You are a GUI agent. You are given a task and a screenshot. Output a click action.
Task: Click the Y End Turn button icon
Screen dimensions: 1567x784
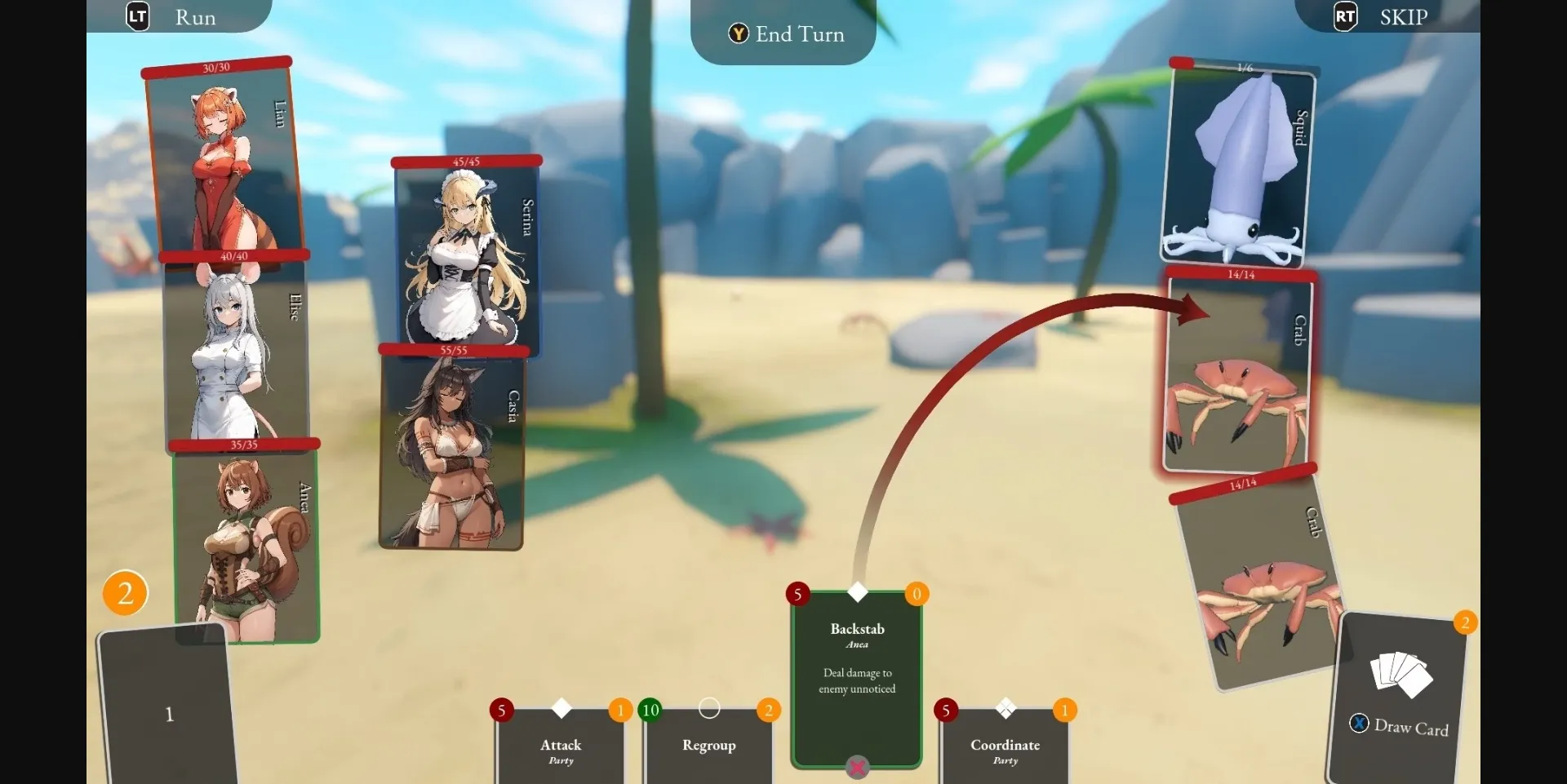tap(738, 34)
